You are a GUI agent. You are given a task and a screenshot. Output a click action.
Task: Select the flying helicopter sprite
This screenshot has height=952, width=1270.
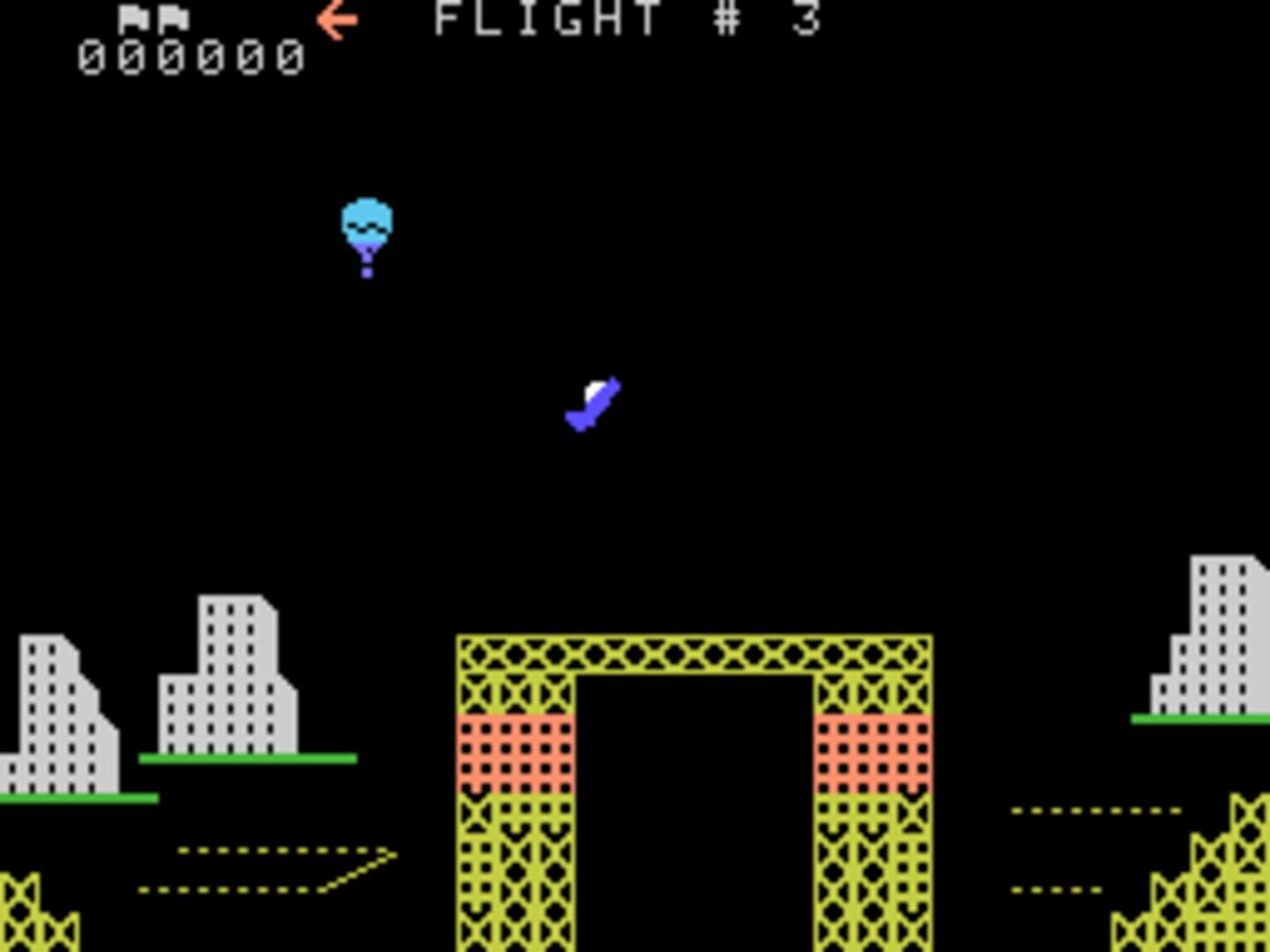point(592,404)
